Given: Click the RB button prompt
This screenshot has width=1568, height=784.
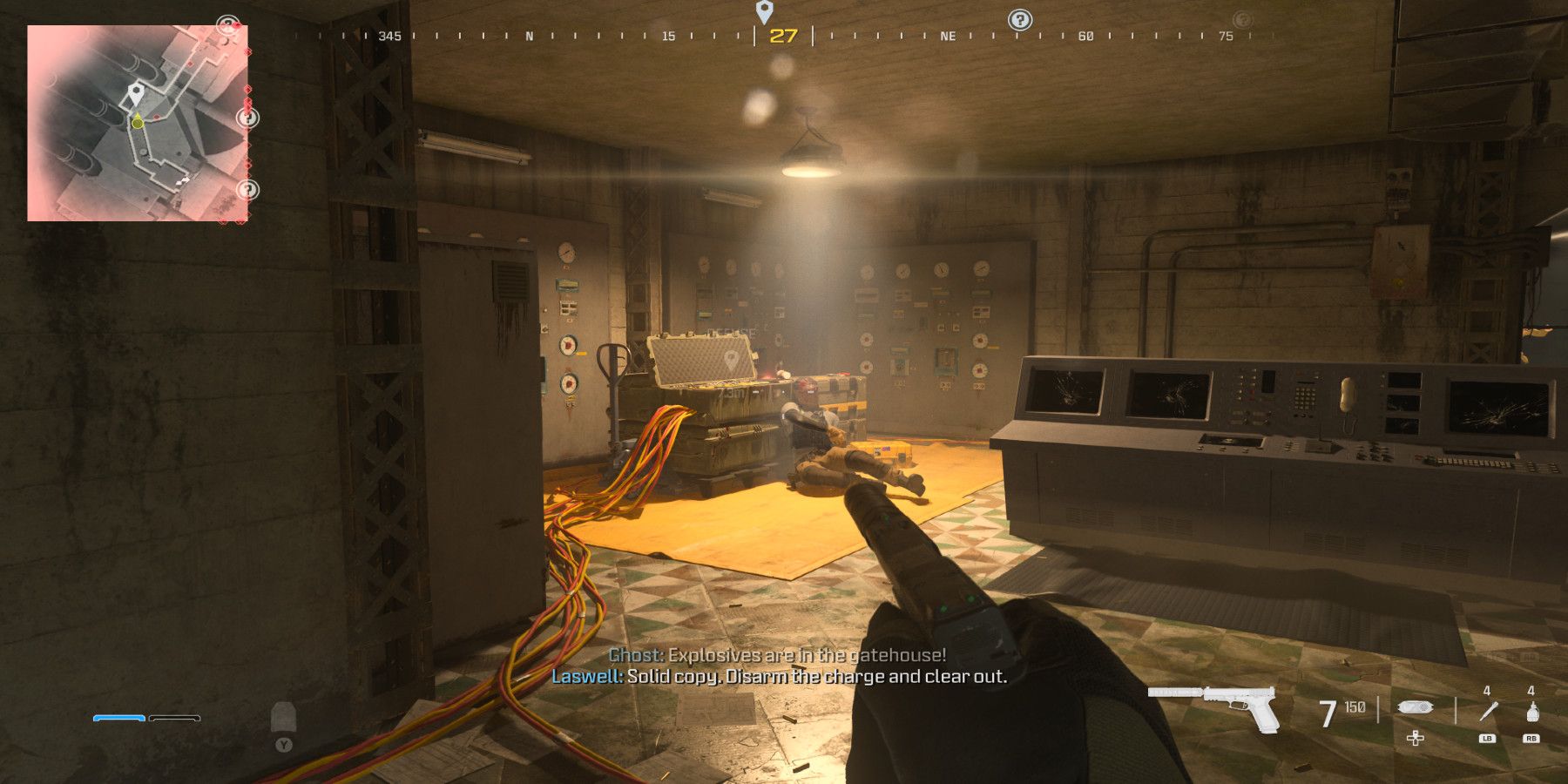Looking at the screenshot, I should click(x=1531, y=739).
